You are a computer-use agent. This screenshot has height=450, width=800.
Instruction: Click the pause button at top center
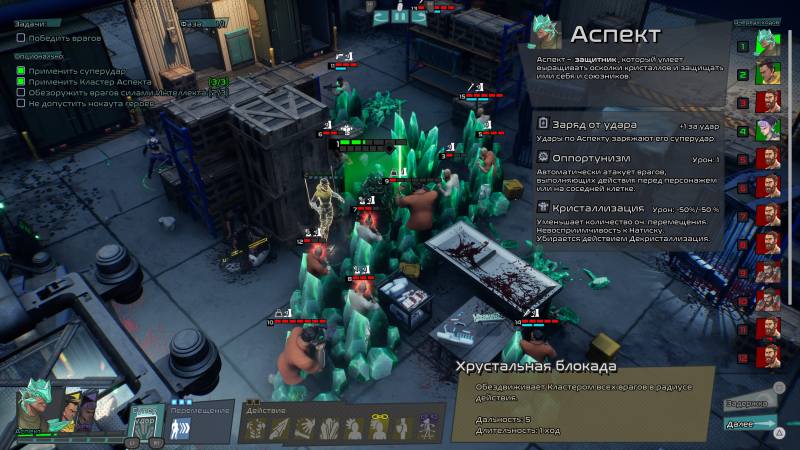click(400, 16)
